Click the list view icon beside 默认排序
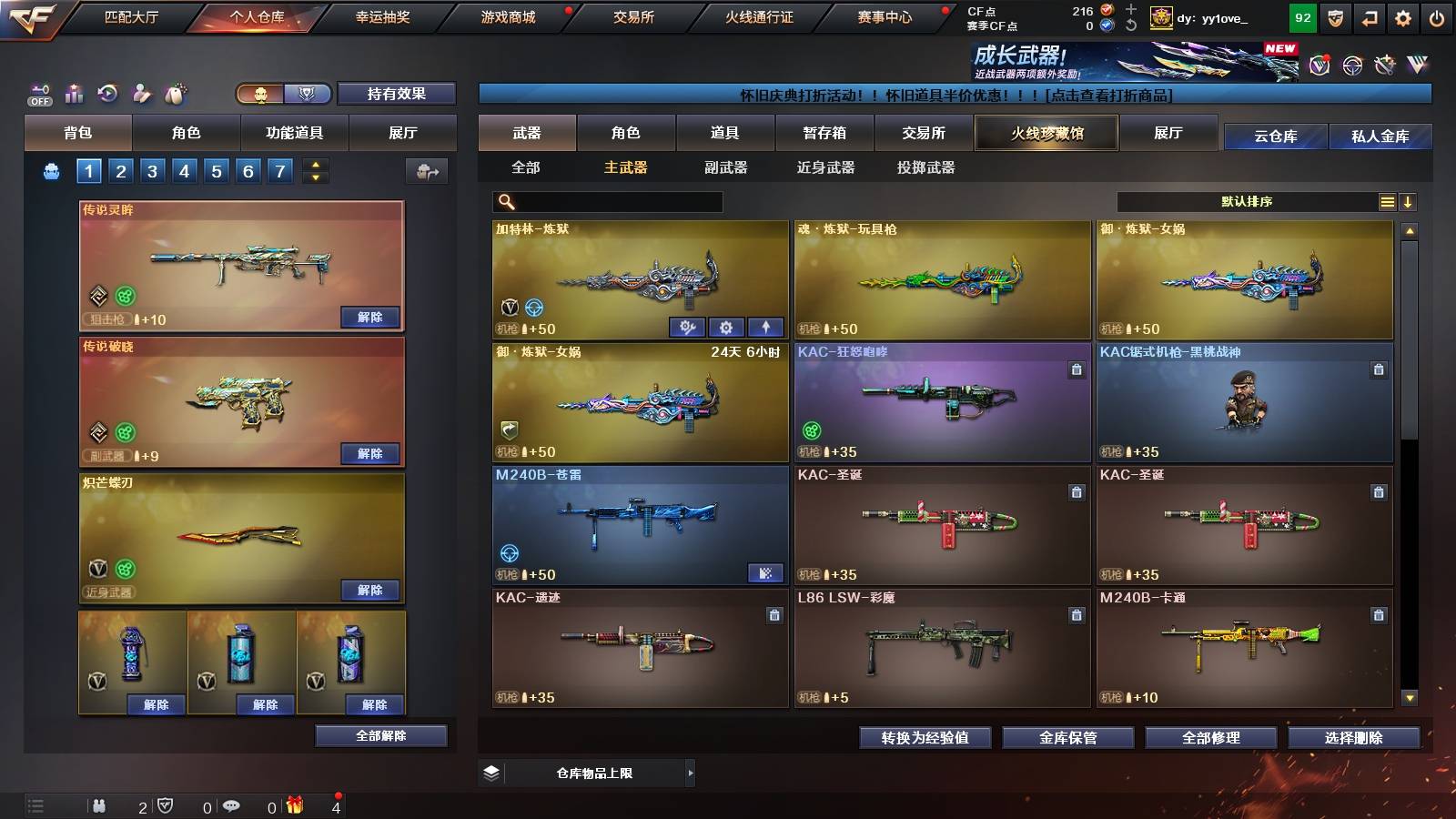1456x819 pixels. (x=1386, y=201)
